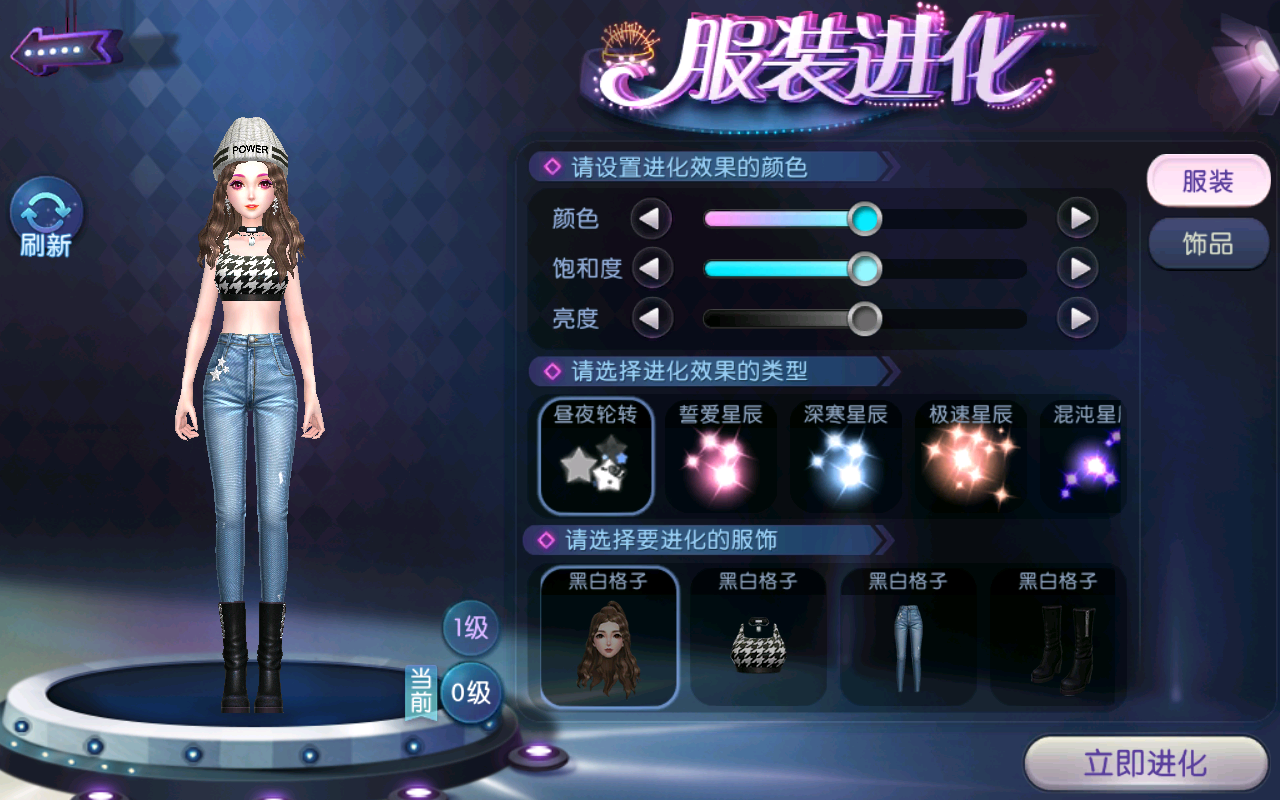This screenshot has width=1280, height=800.
Task: Lower 饱和度 using the left arrow
Action: [x=651, y=268]
